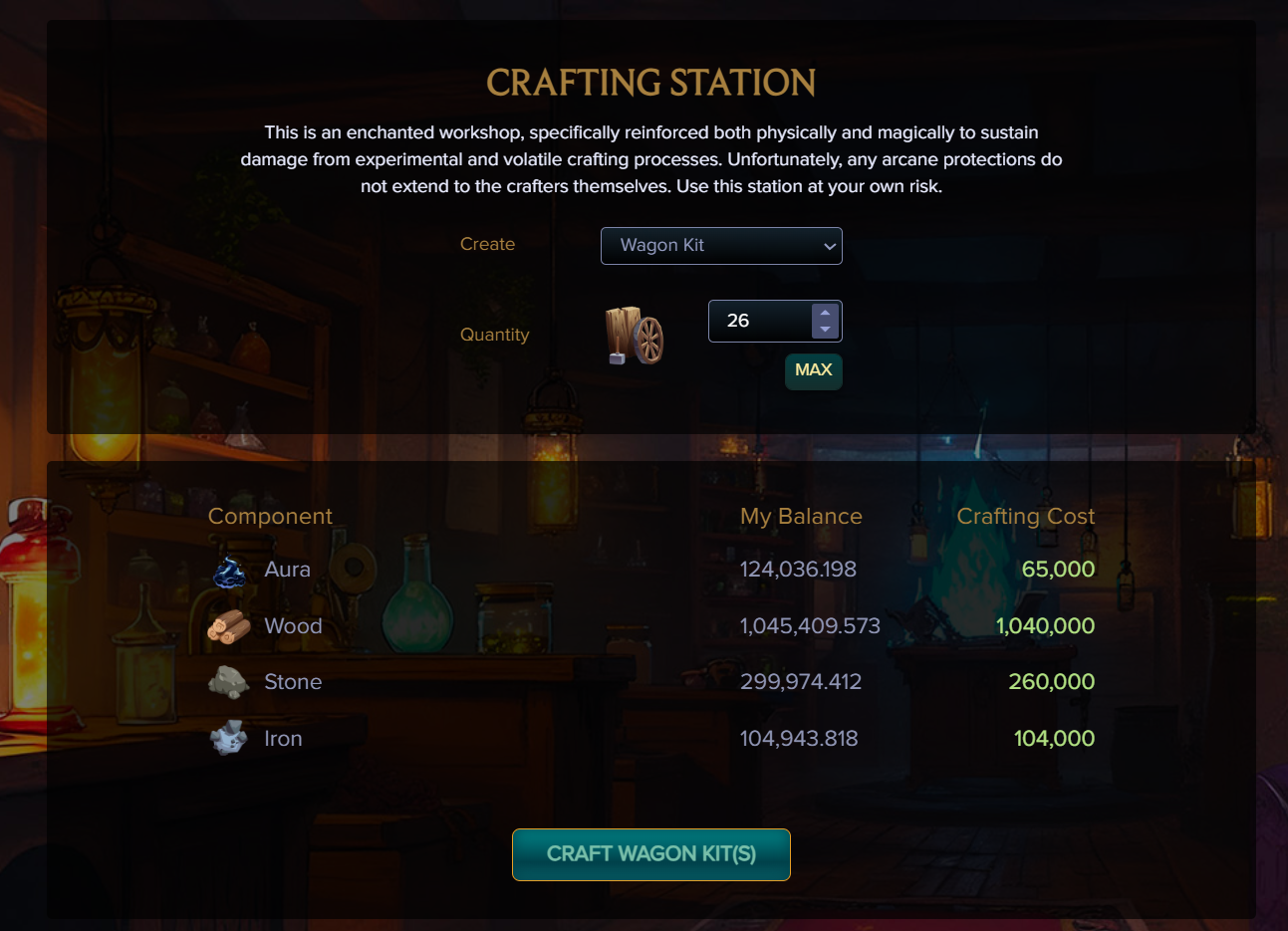Image resolution: width=1288 pixels, height=931 pixels.
Task: Increase quantity with the up arrow
Action: 825,313
